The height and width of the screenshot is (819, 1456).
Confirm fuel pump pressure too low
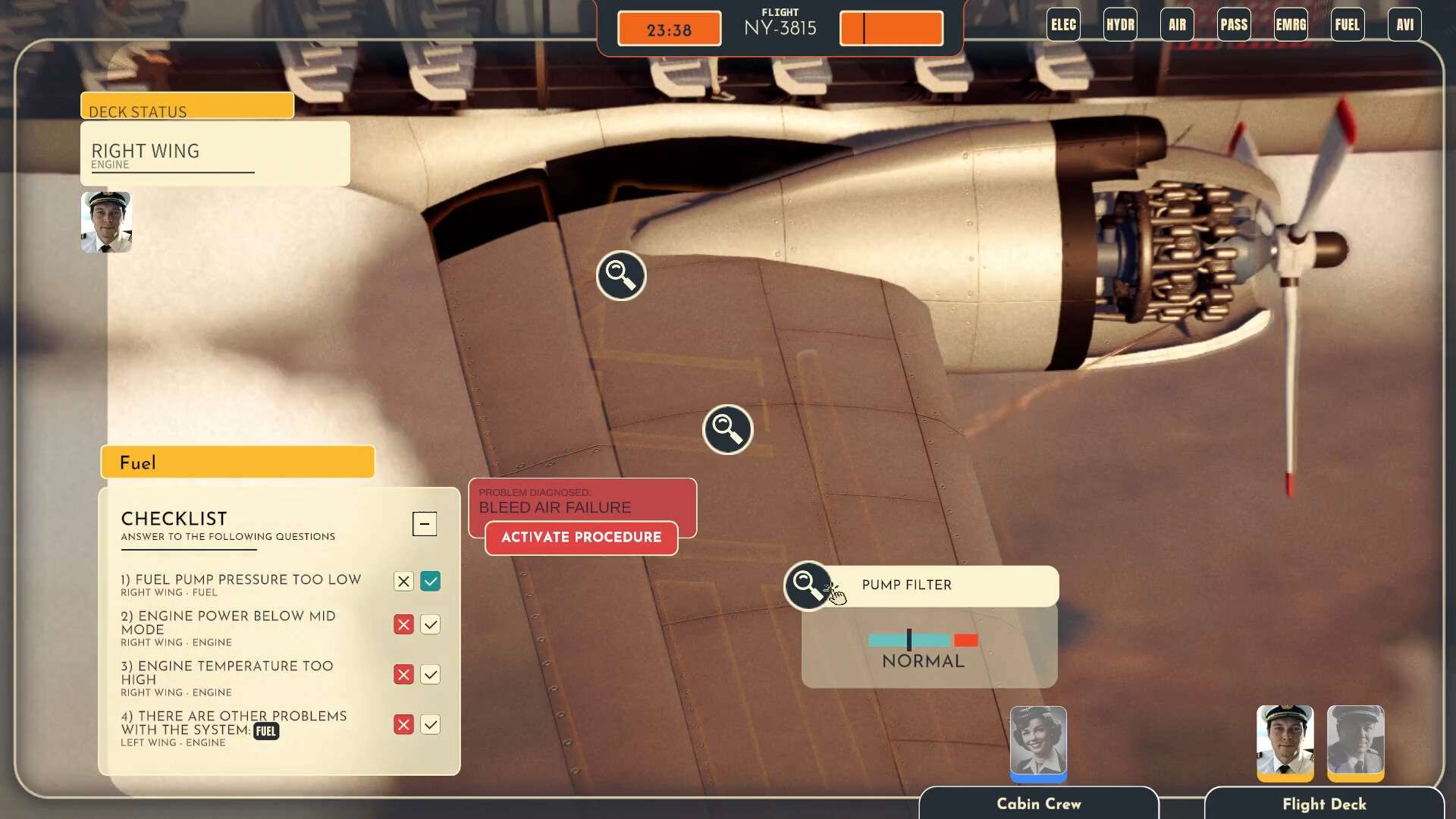(431, 582)
